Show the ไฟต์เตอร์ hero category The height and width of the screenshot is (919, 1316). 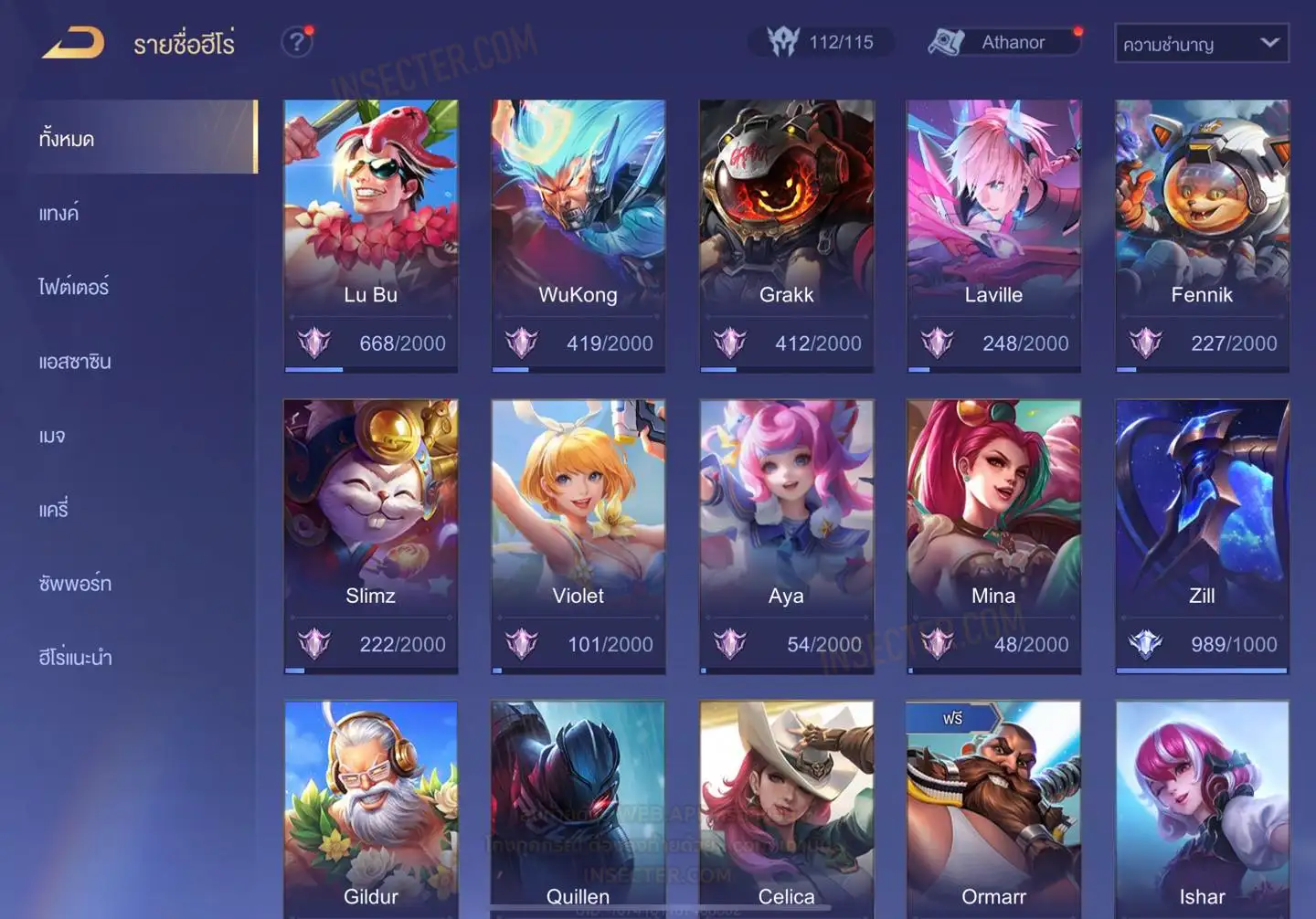[x=74, y=287]
